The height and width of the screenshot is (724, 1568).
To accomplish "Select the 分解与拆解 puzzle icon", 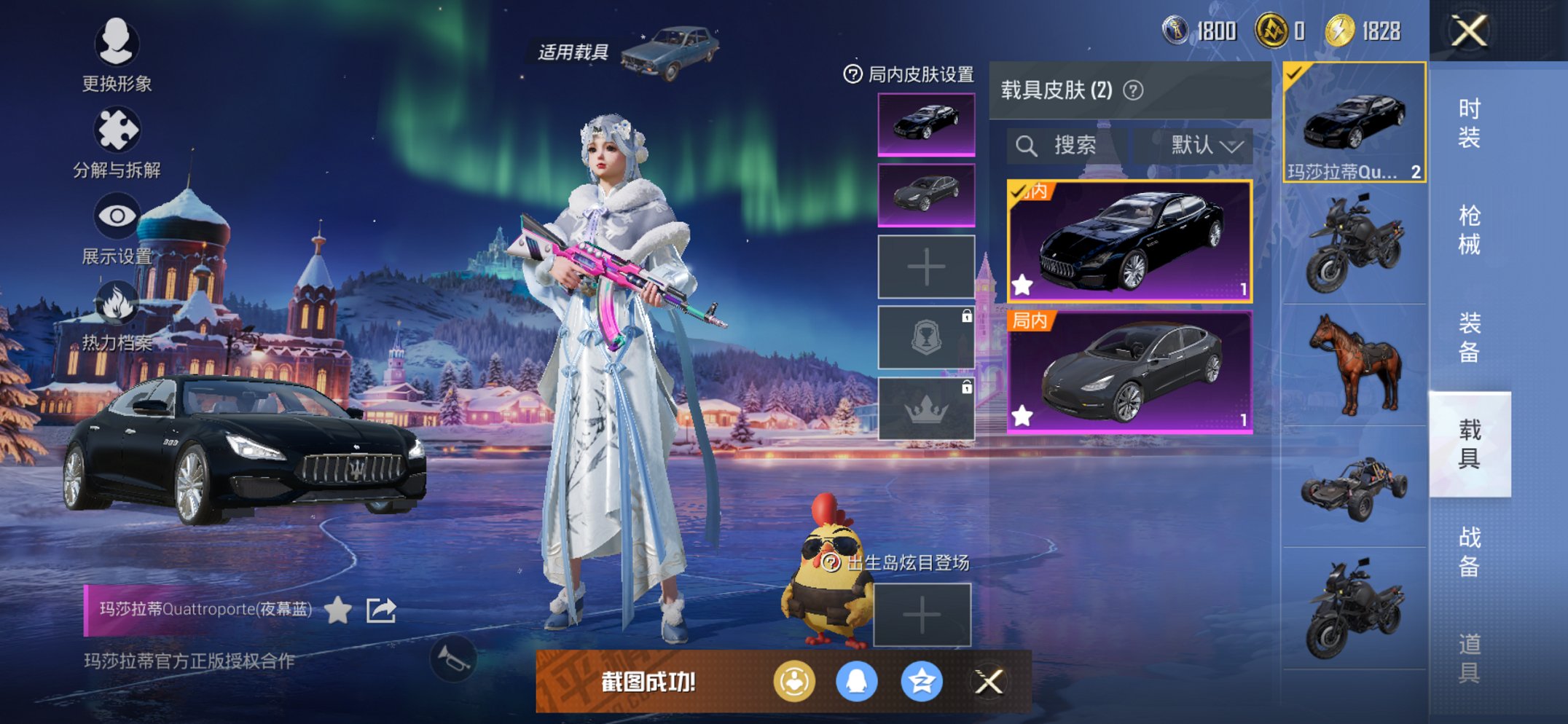I will [119, 125].
